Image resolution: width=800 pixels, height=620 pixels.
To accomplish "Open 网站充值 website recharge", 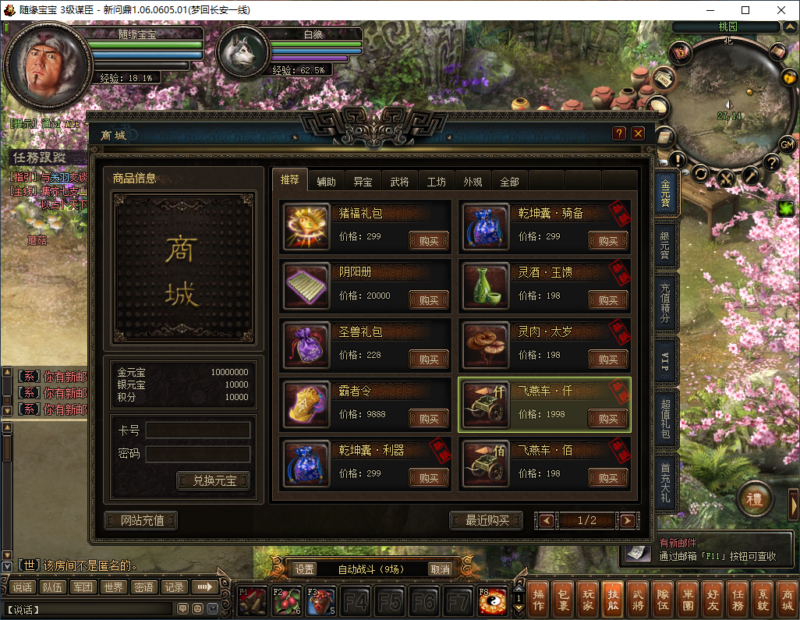I will [x=141, y=520].
